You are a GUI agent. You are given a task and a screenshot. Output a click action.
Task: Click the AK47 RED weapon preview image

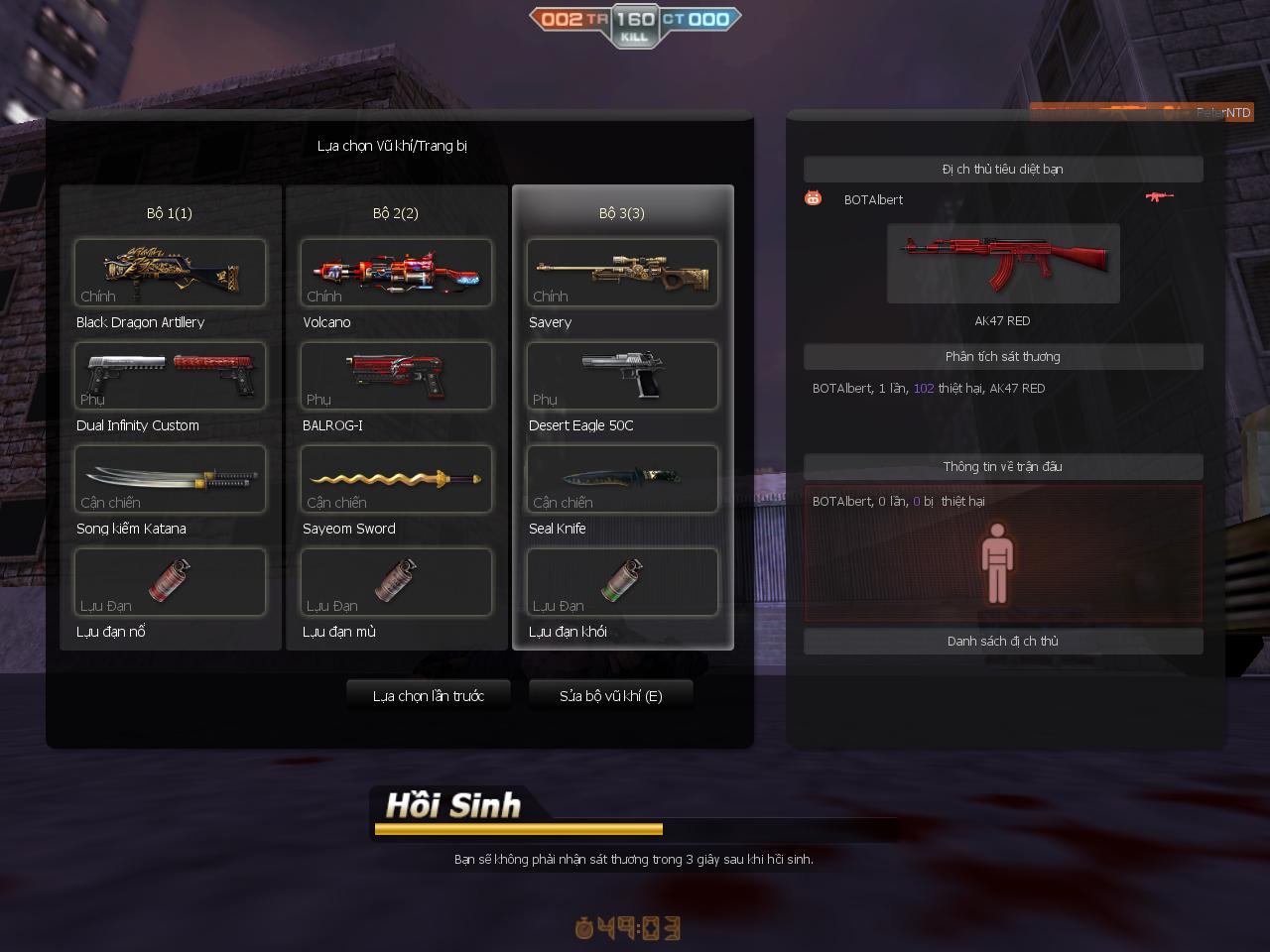tap(1003, 263)
